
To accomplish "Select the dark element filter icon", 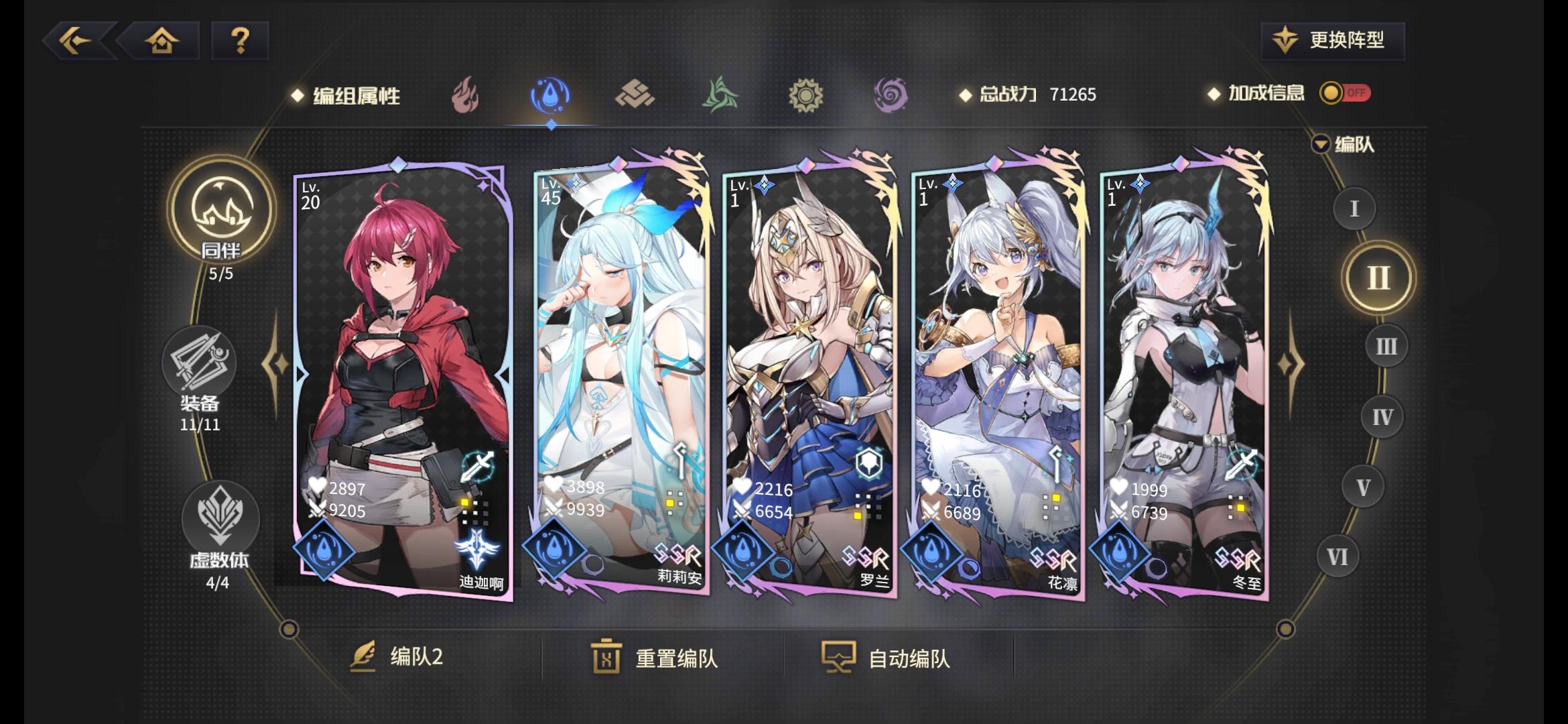I will (891, 95).
